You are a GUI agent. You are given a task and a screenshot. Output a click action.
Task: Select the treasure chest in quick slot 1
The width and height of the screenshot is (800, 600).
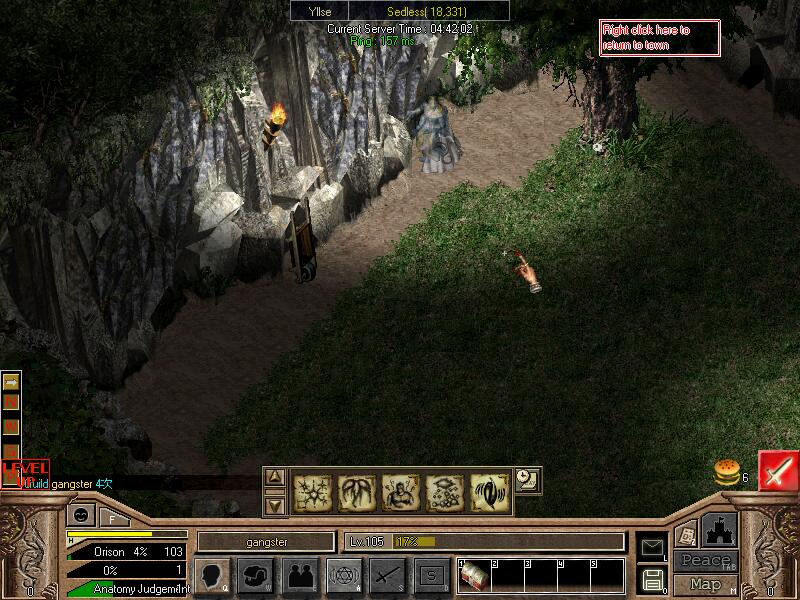pos(473,576)
